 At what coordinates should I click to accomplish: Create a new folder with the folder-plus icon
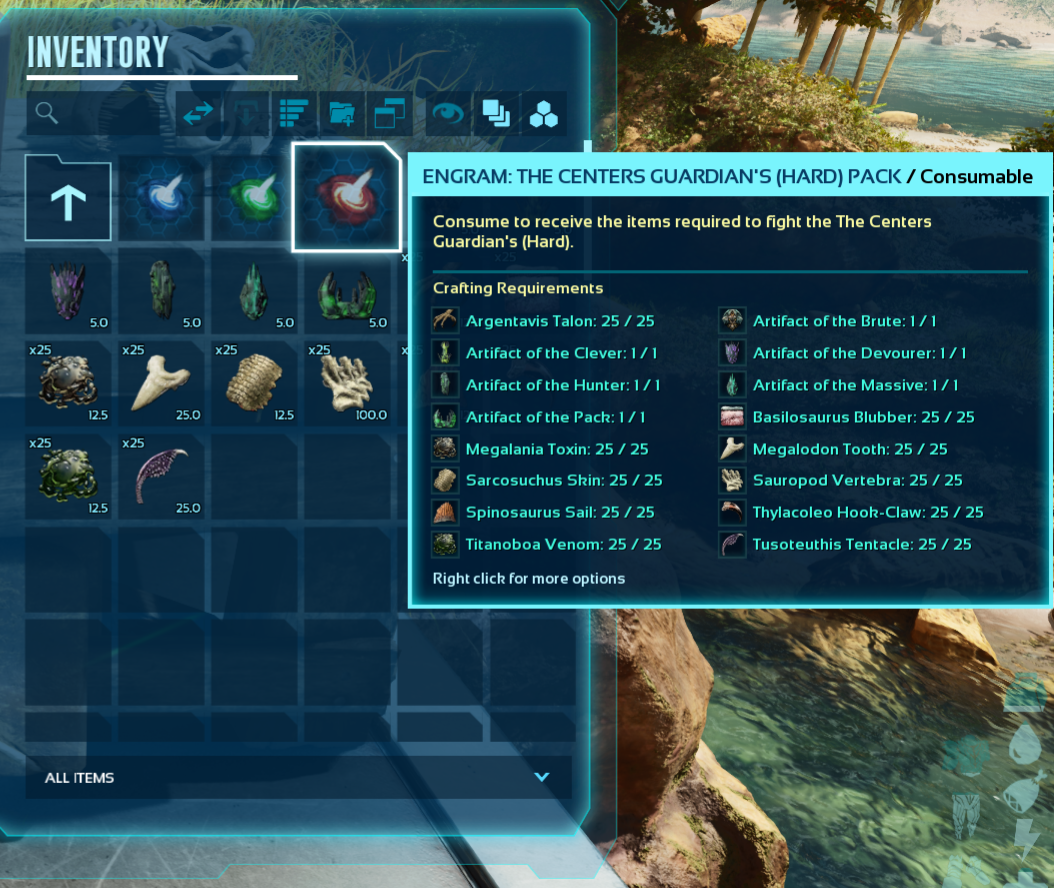(341, 114)
